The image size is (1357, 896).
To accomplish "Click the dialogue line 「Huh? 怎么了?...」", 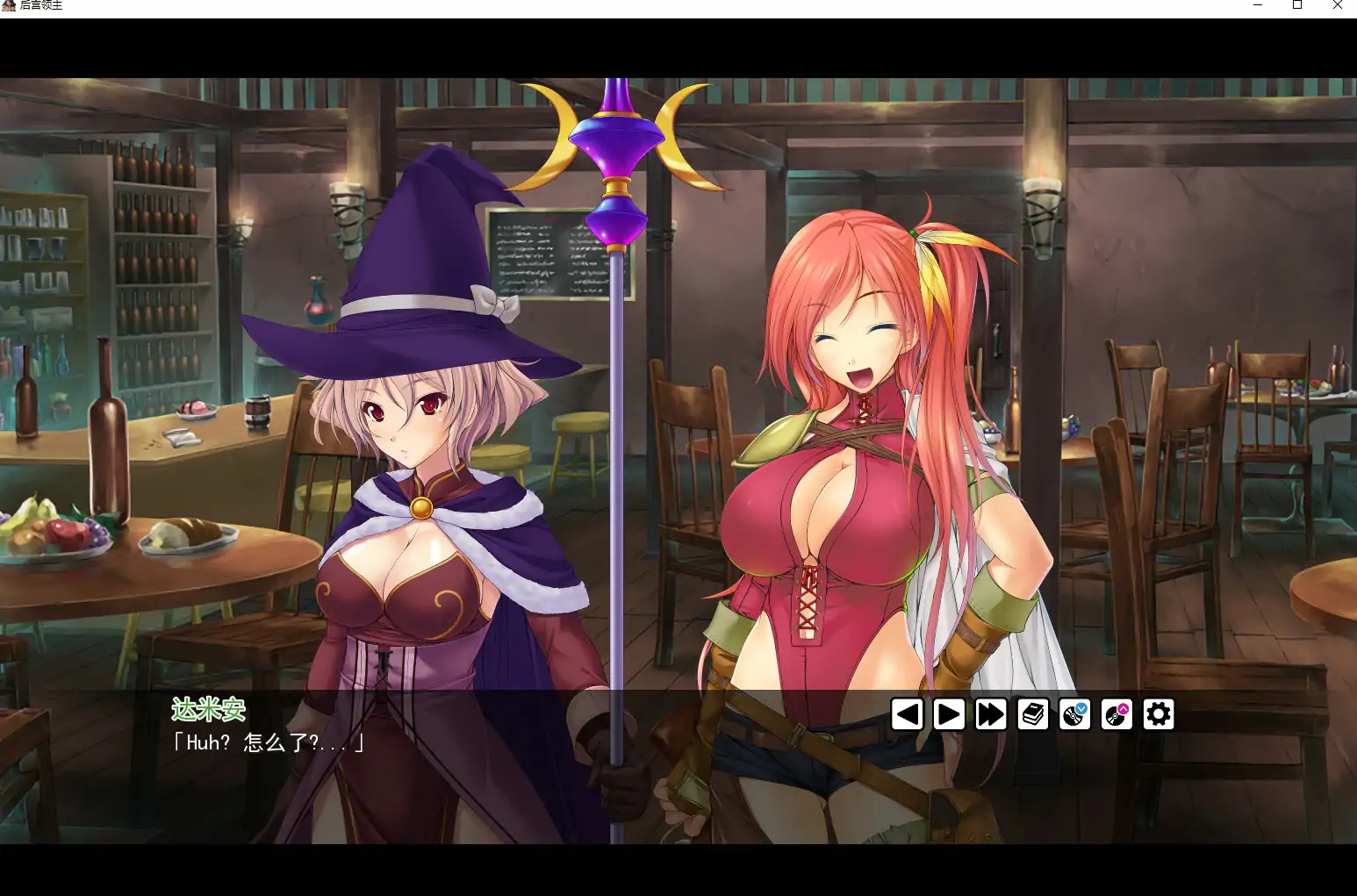I will click(x=268, y=744).
